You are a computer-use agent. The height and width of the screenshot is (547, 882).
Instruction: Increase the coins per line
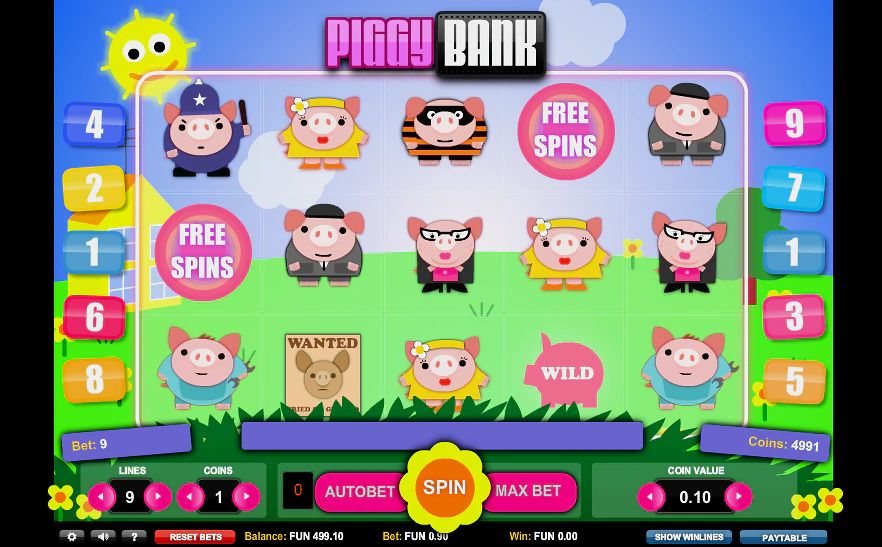click(x=246, y=496)
